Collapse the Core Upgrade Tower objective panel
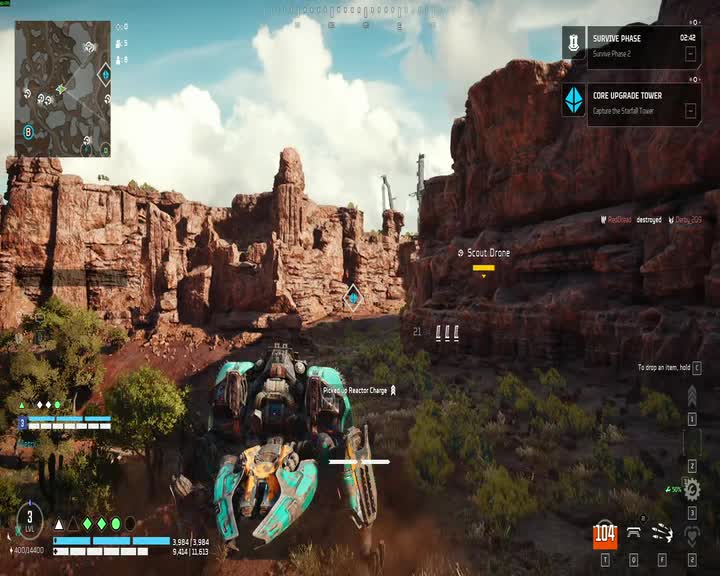 tap(690, 111)
